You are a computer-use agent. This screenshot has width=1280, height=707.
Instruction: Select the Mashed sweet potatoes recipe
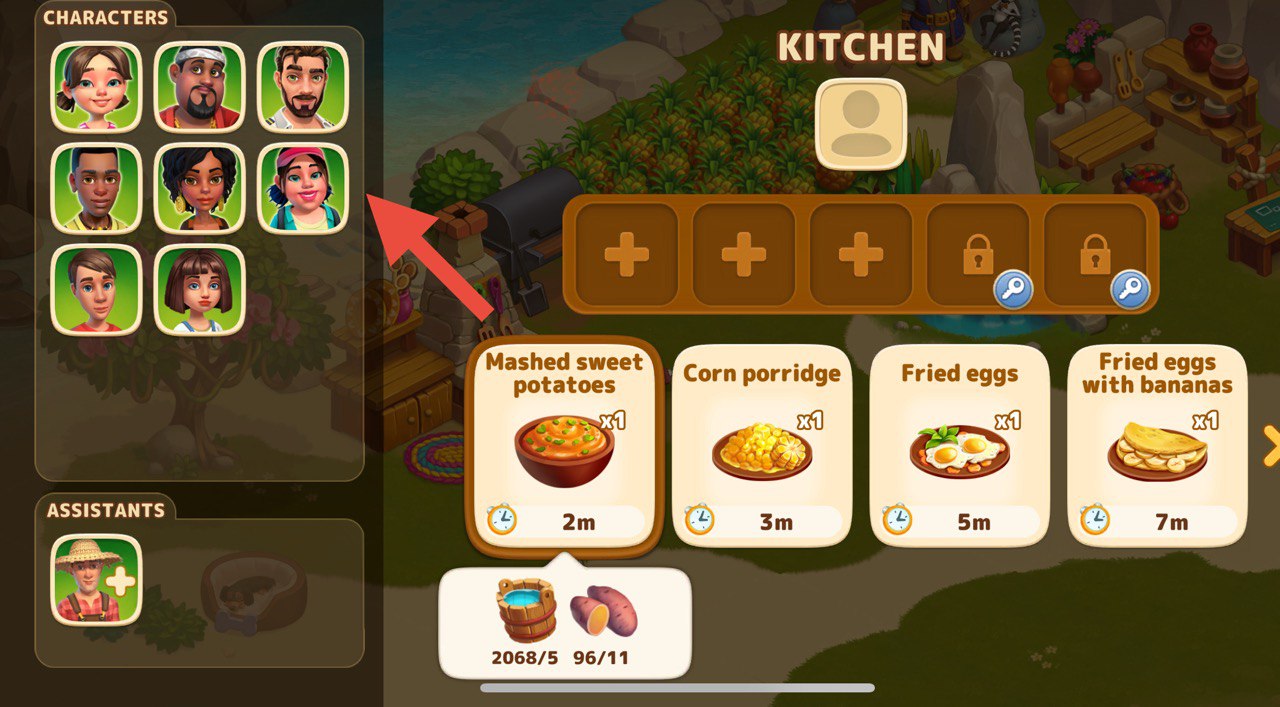(x=564, y=444)
